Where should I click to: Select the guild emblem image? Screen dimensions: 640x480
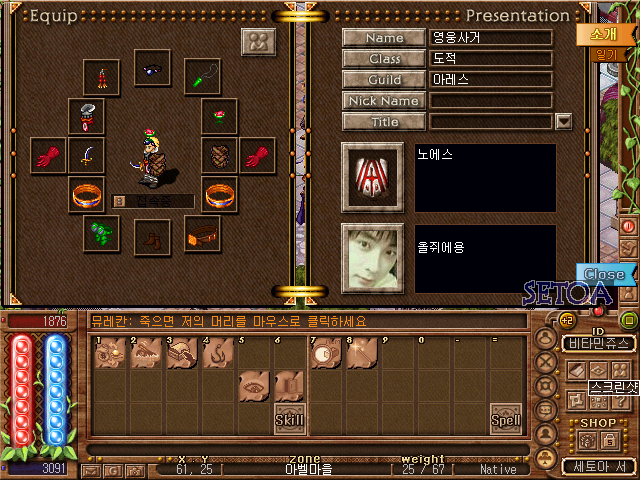pos(371,177)
